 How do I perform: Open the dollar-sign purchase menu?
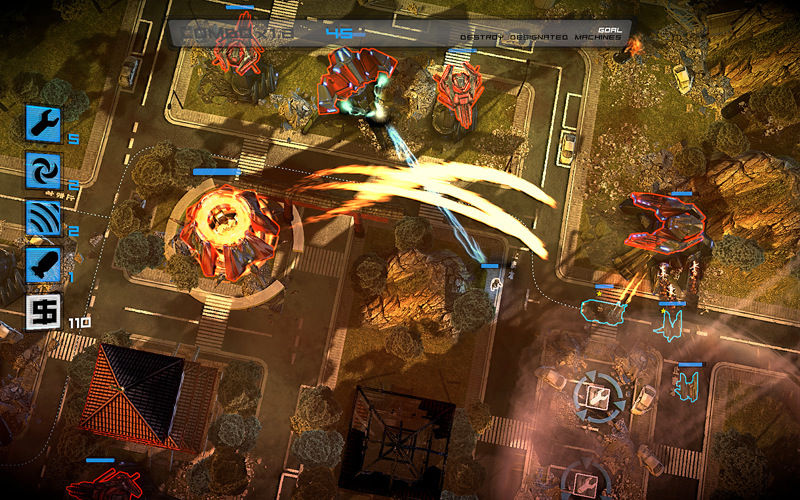point(44,312)
